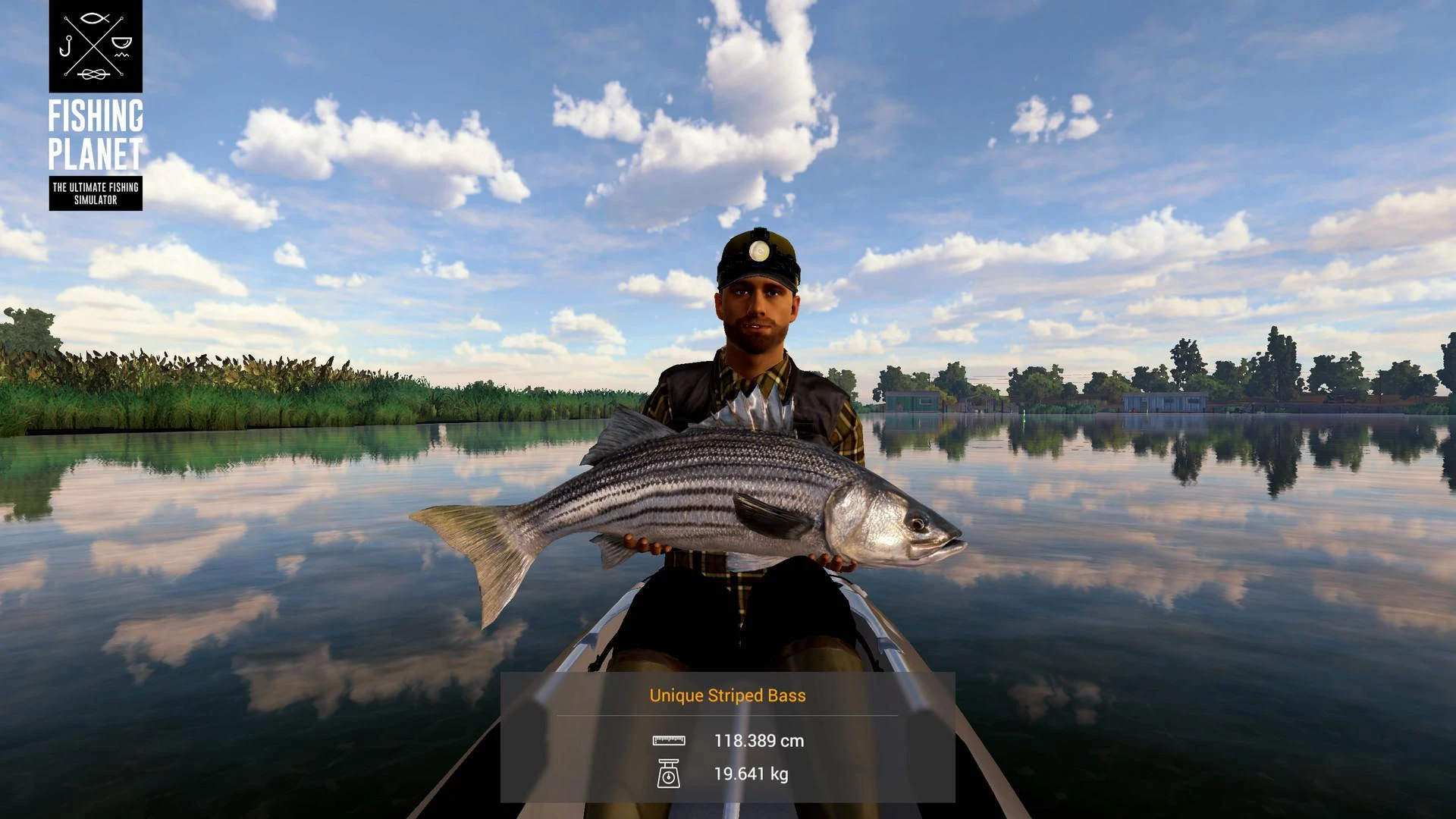Click the bobber icon in the logo emblem
The image size is (1456, 819).
coord(121,42)
